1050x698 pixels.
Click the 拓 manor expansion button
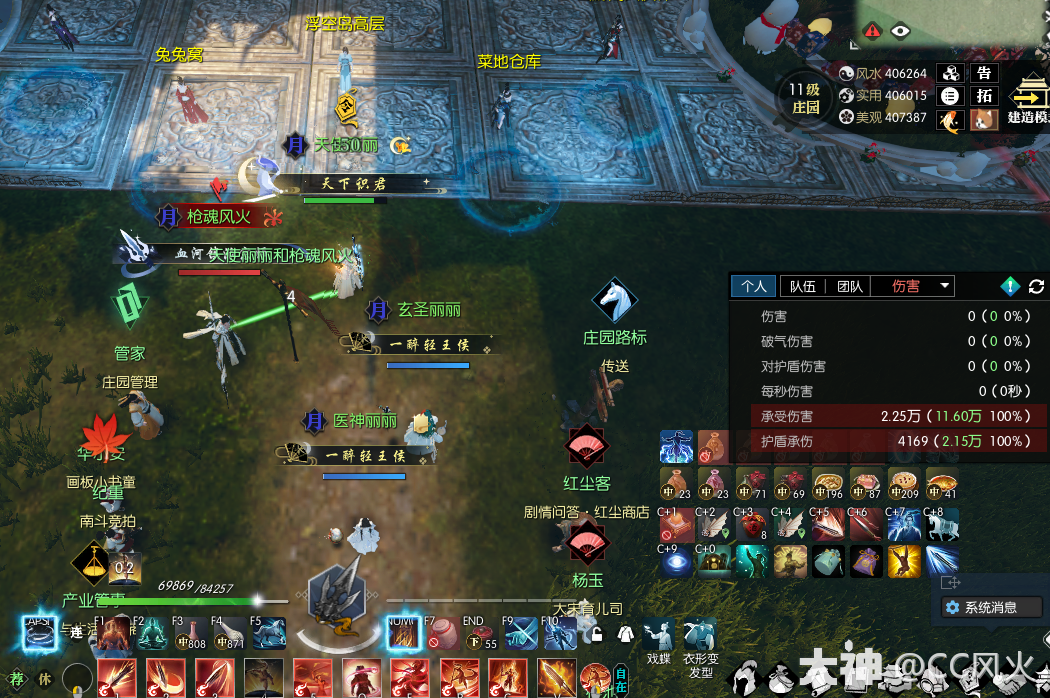tap(985, 96)
